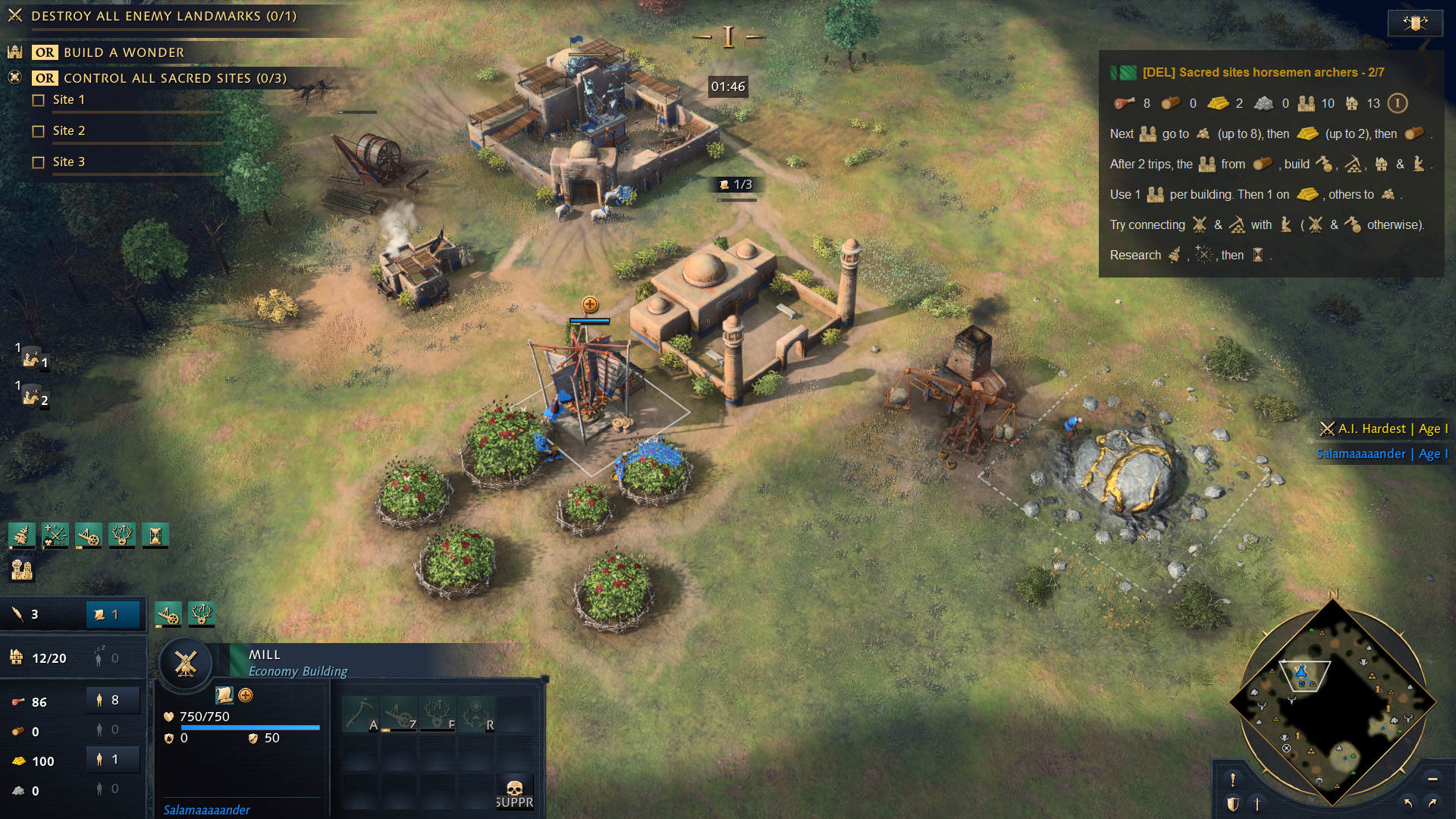Viewport: 1456px width, 819px height.
Task: Toggle the Site 1 objective checkbox
Action: [x=39, y=100]
